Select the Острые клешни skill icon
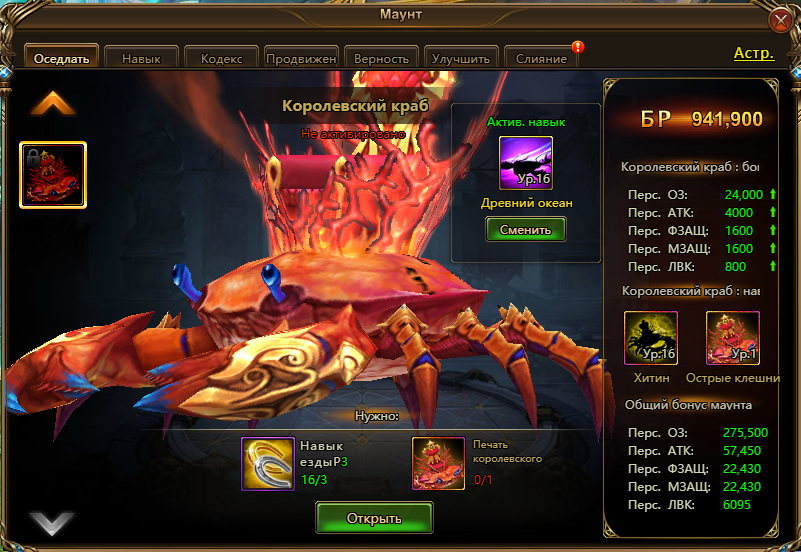 pyautogui.click(x=732, y=338)
